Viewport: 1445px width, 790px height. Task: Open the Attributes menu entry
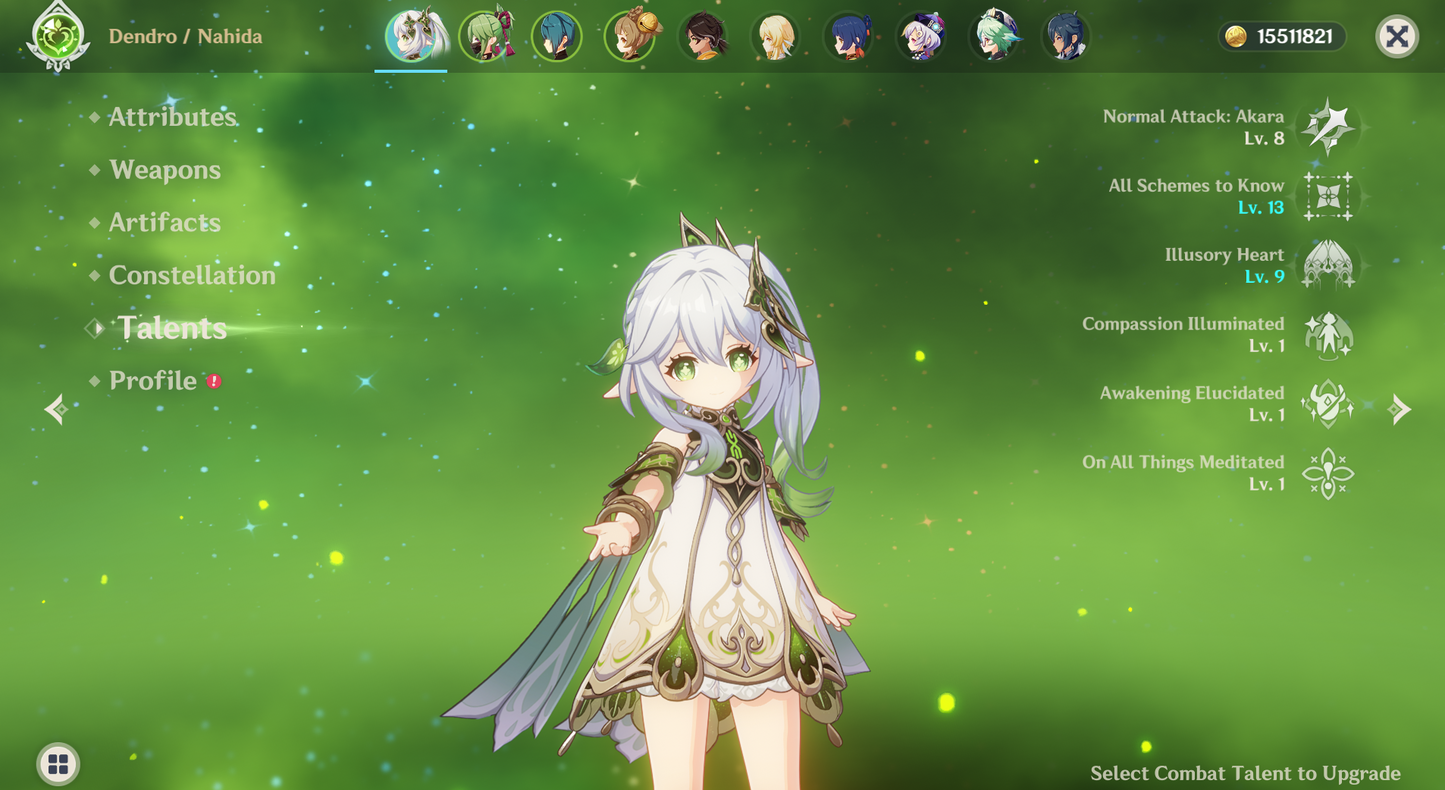(172, 117)
